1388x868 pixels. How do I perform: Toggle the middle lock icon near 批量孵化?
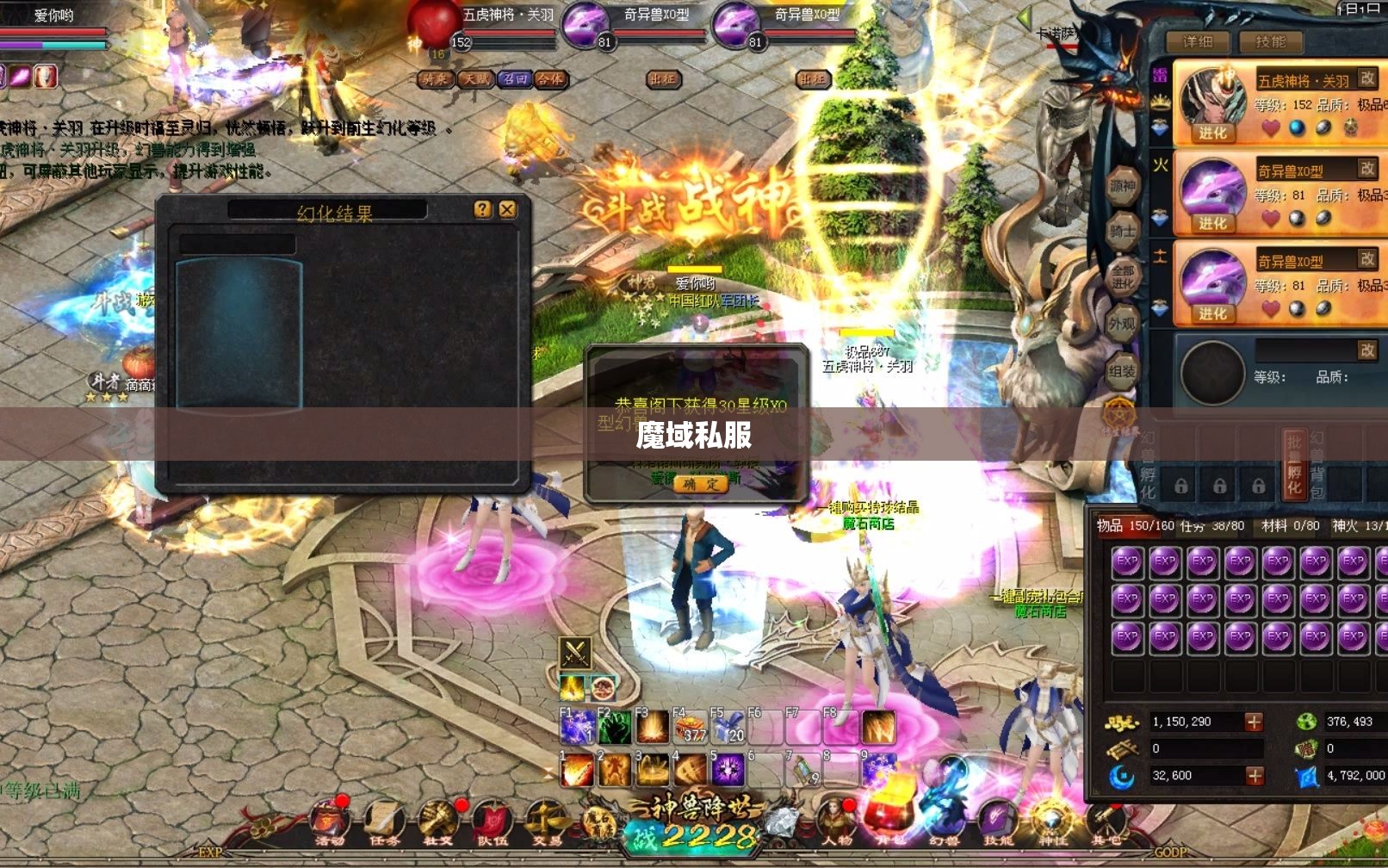point(1220,488)
